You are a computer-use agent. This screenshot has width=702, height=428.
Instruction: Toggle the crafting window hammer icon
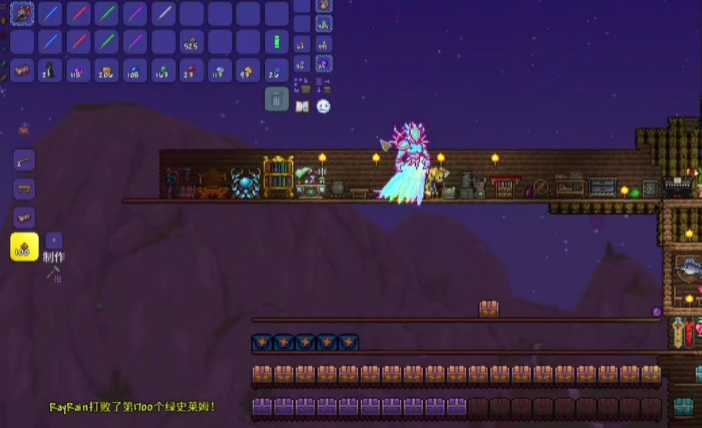point(53,272)
